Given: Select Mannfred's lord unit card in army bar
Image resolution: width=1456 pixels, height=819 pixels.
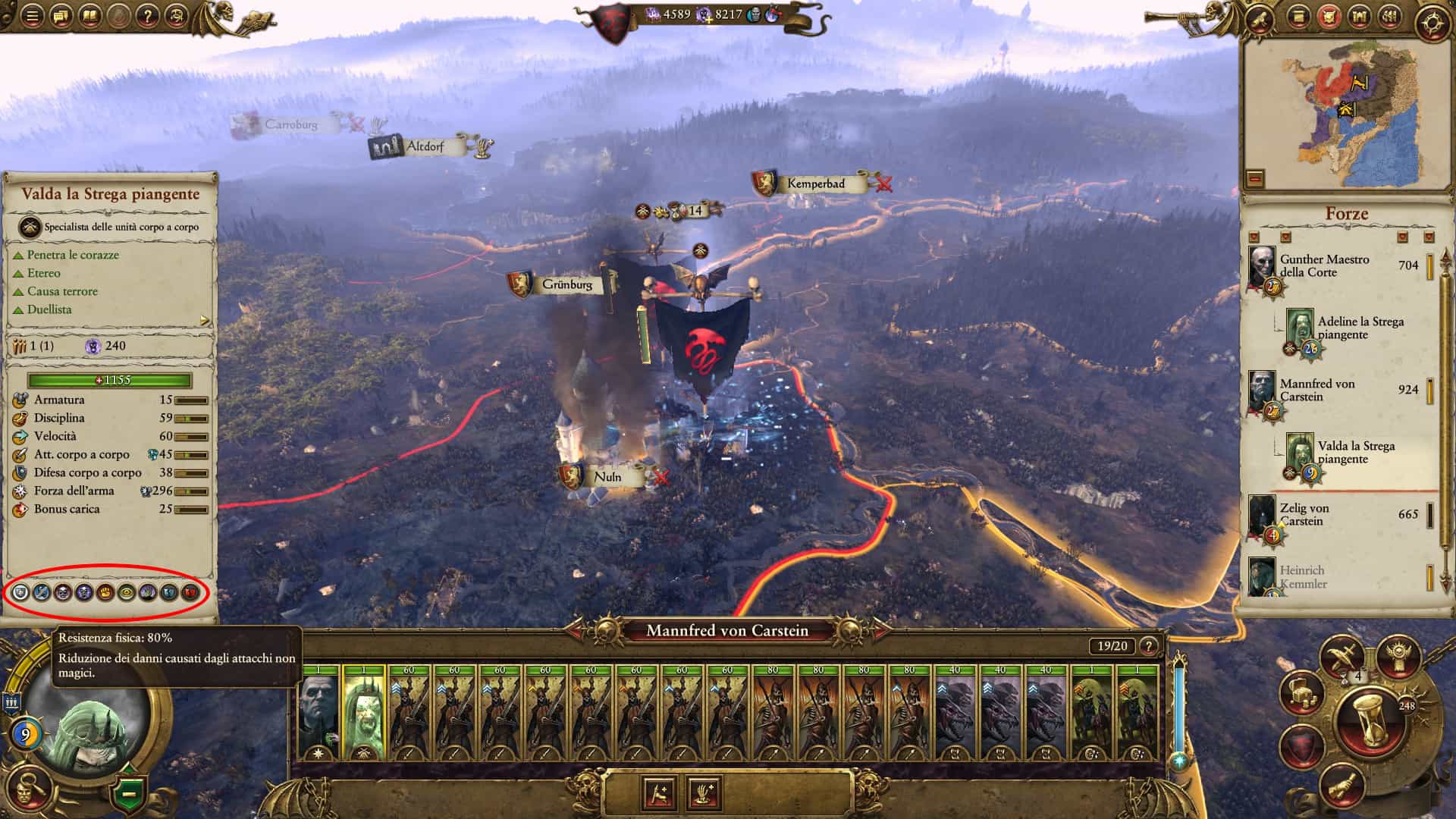Looking at the screenshot, I should pyautogui.click(x=319, y=713).
